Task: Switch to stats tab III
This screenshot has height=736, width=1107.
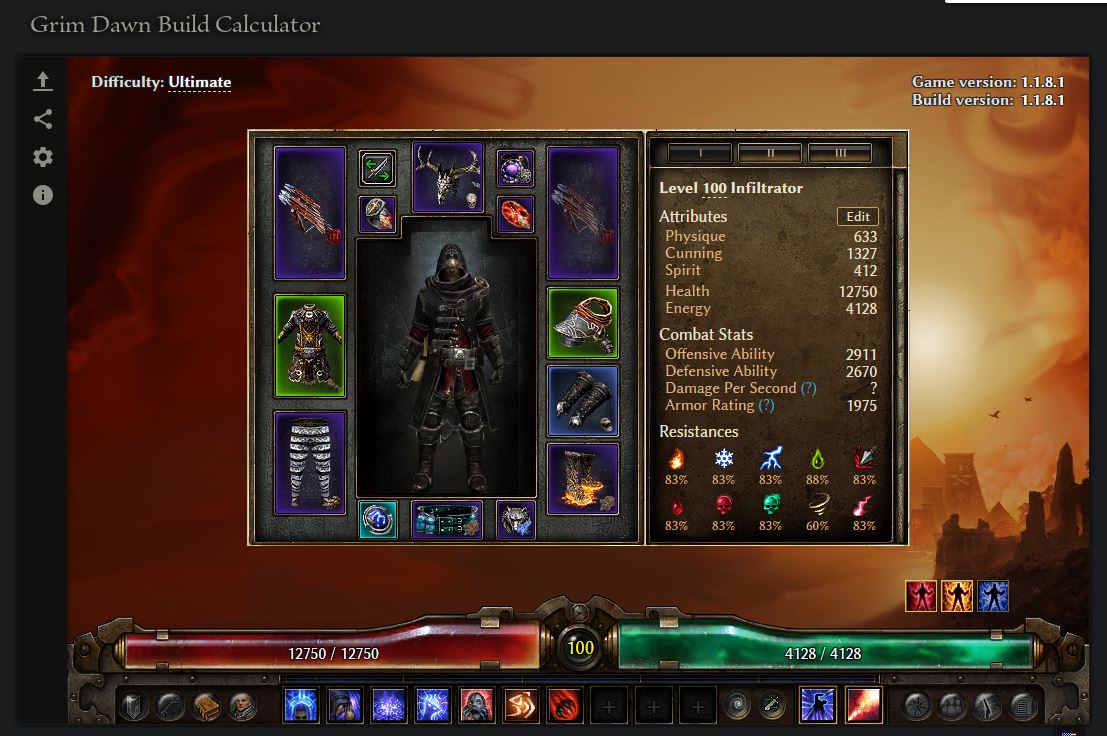Action: 839,153
